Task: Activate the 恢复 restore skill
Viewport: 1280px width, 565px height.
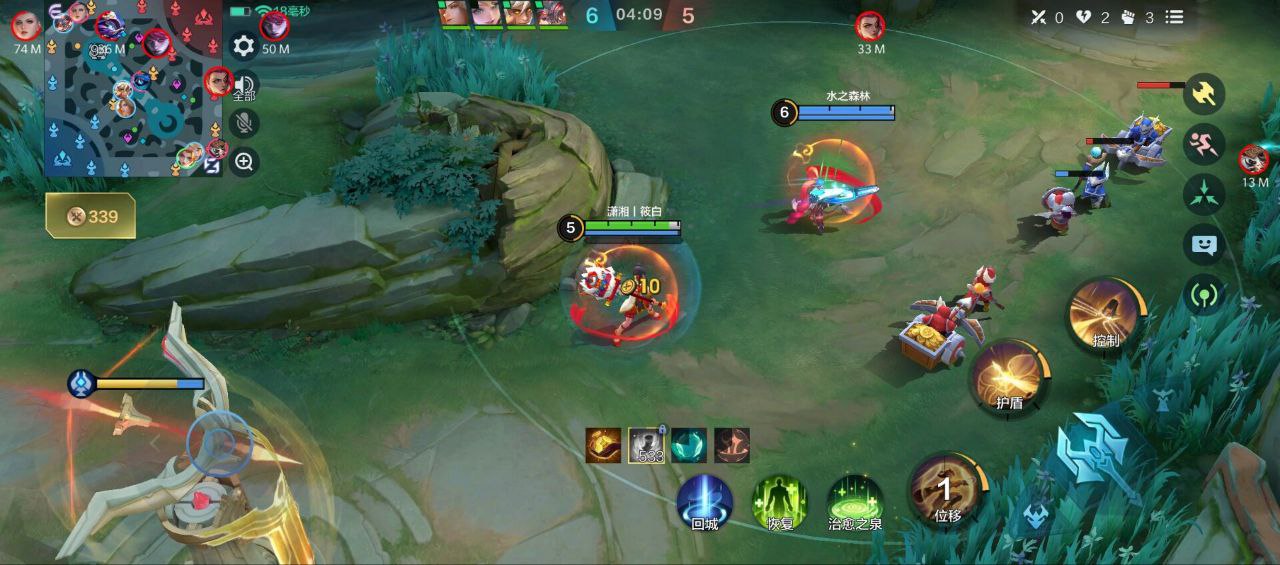Action: (x=780, y=500)
